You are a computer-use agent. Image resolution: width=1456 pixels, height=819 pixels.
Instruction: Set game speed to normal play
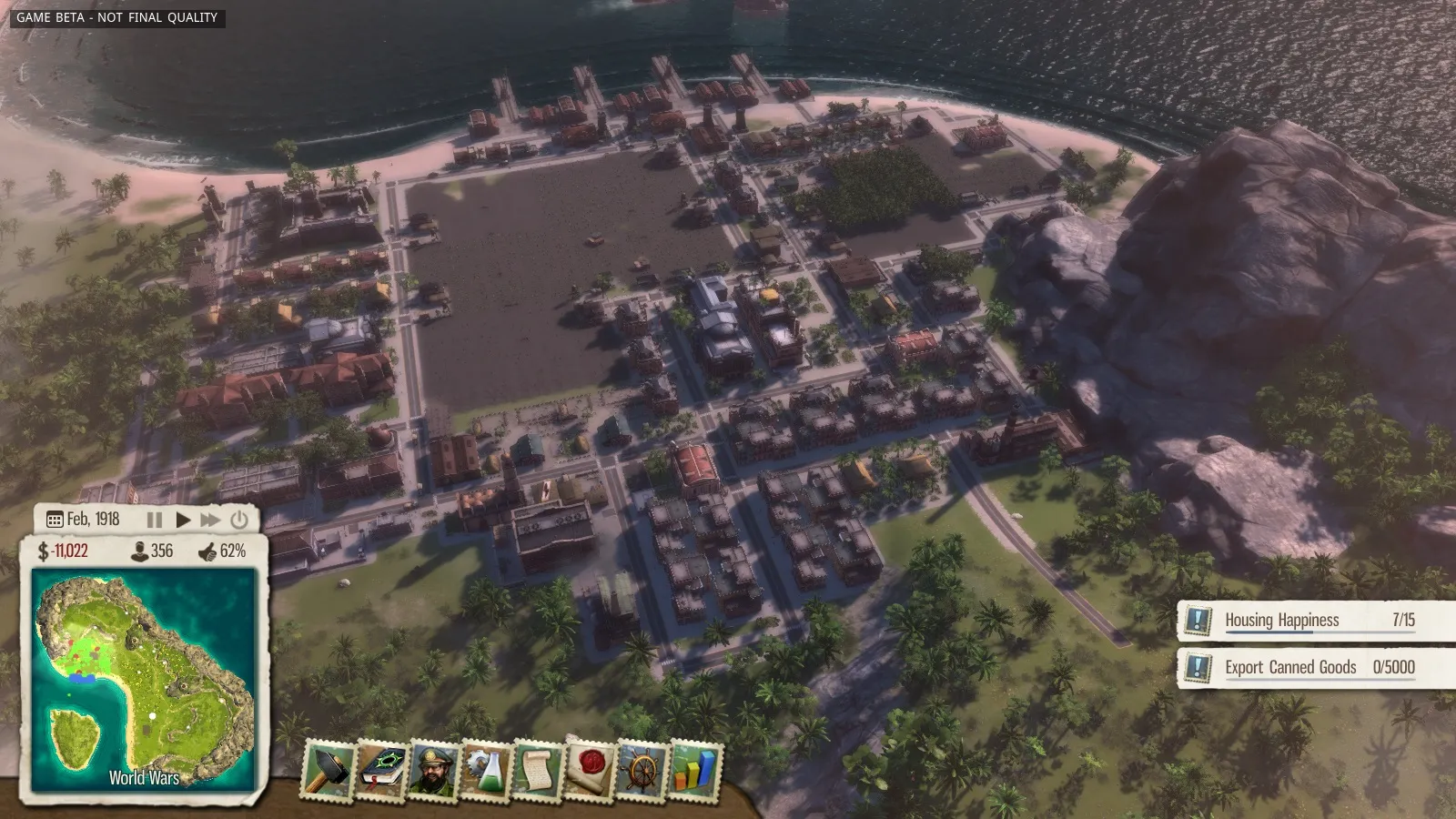(183, 520)
